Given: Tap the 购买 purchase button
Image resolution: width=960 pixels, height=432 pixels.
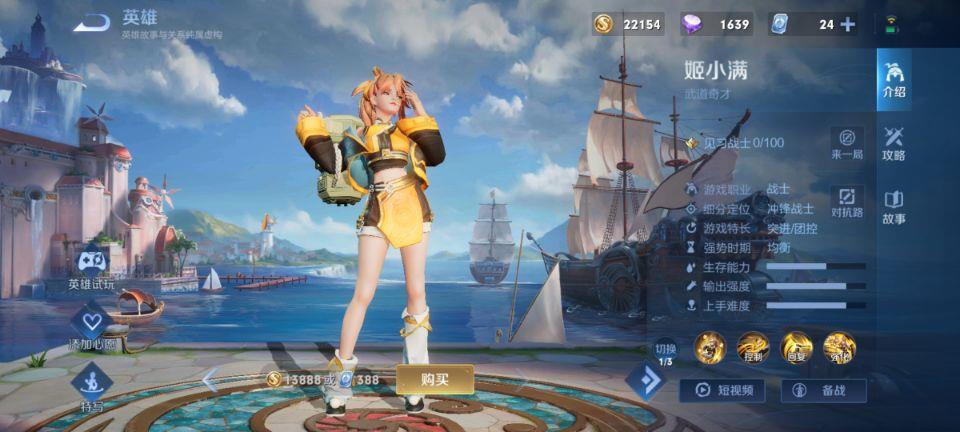Looking at the screenshot, I should (x=434, y=379).
